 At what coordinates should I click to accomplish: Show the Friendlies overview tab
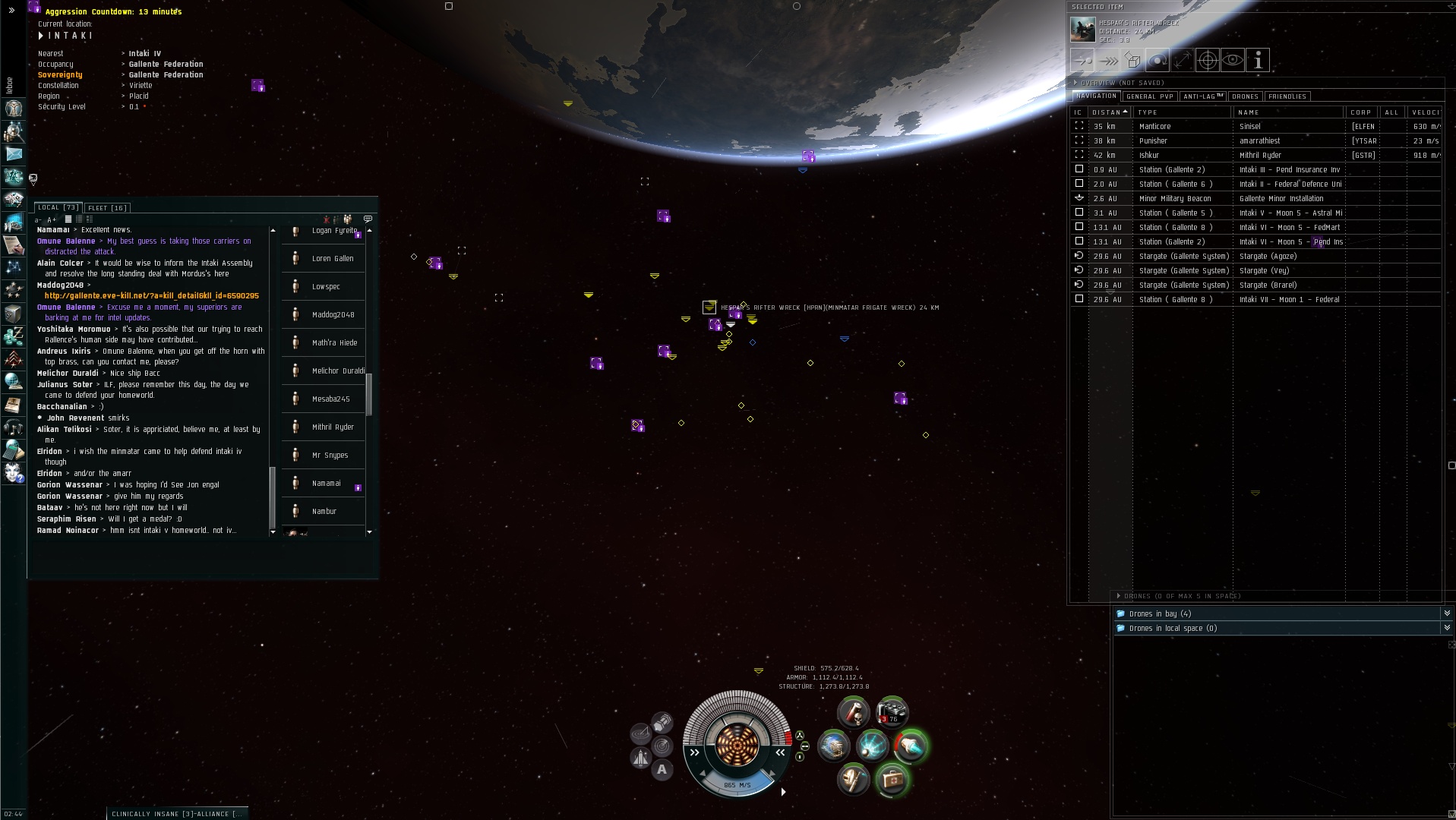point(1287,96)
